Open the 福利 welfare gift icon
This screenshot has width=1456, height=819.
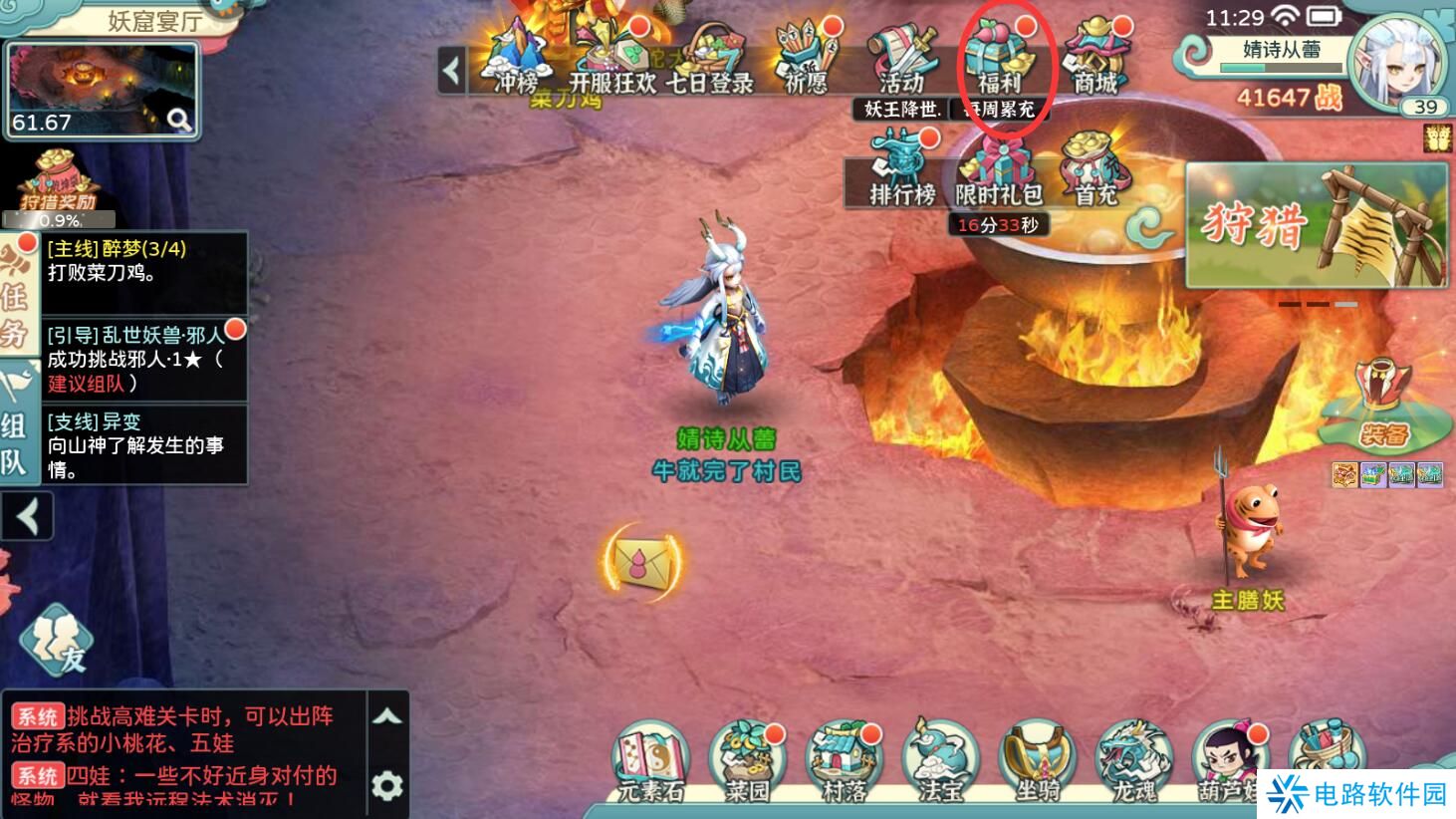[999, 60]
